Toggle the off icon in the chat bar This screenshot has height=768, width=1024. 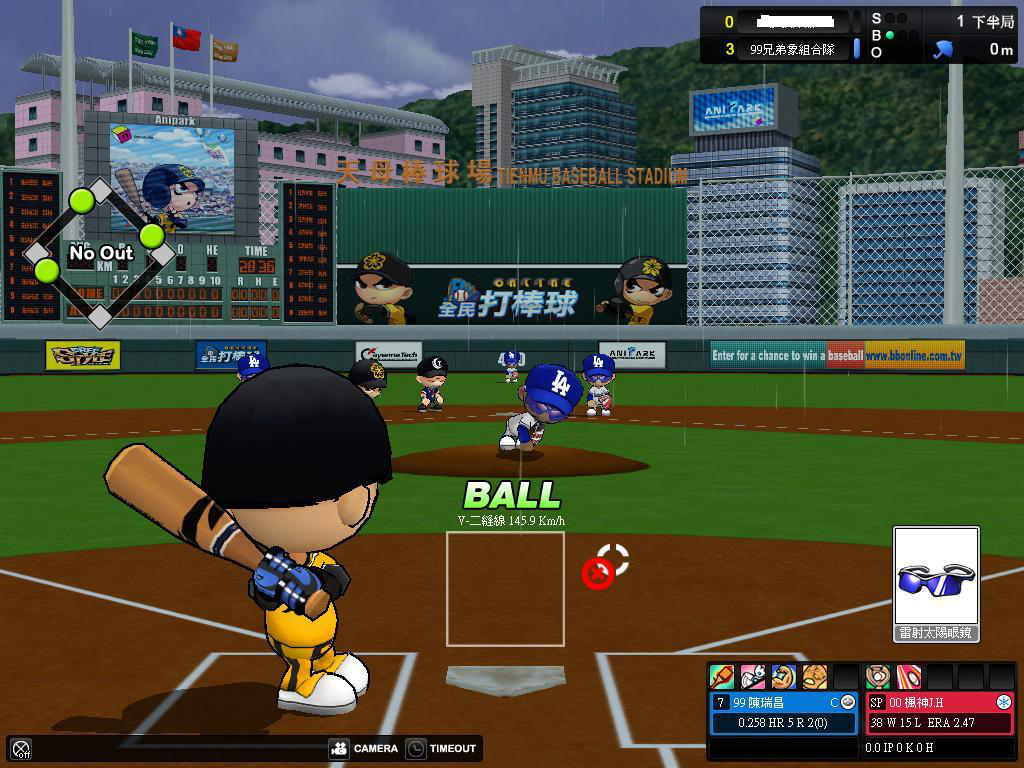click(x=21, y=748)
